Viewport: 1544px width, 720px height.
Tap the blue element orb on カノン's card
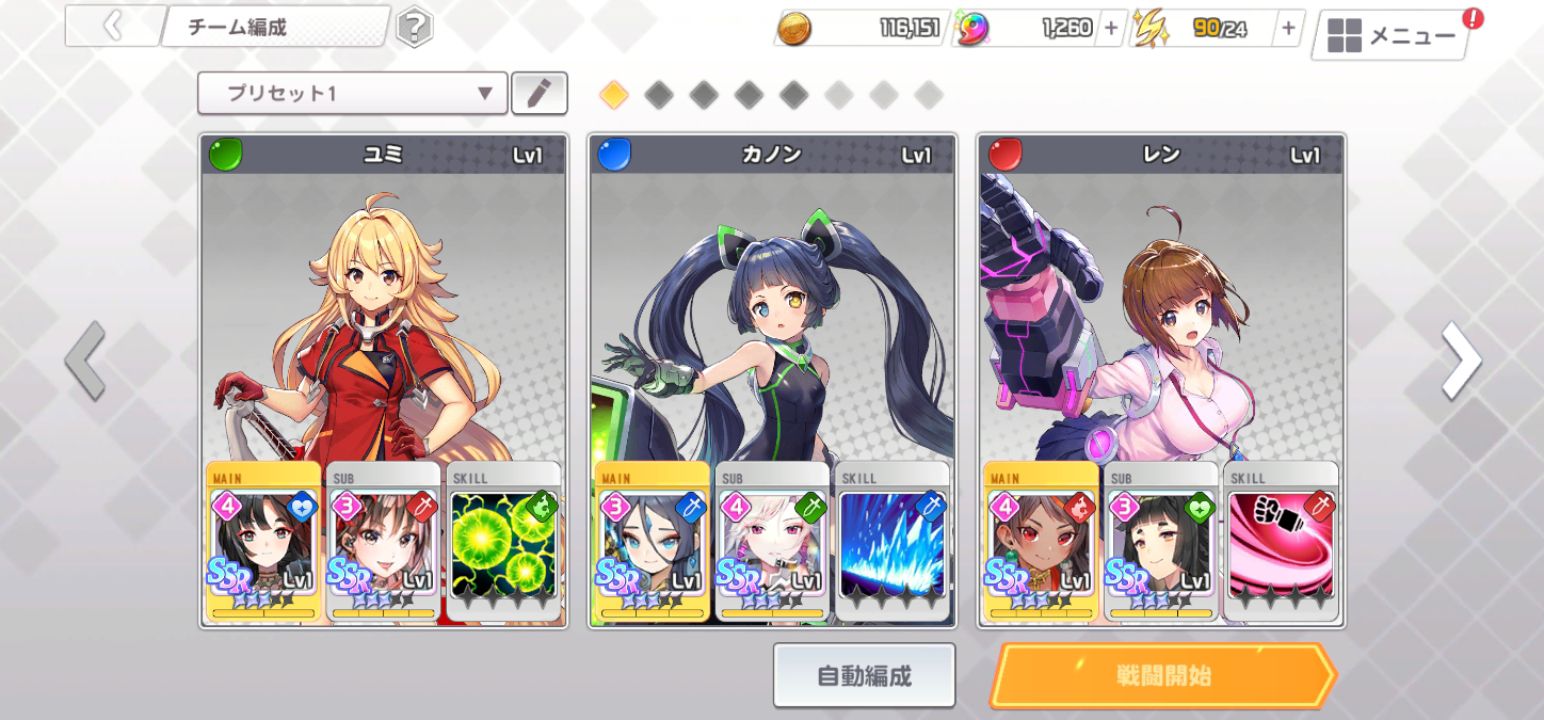tap(613, 150)
